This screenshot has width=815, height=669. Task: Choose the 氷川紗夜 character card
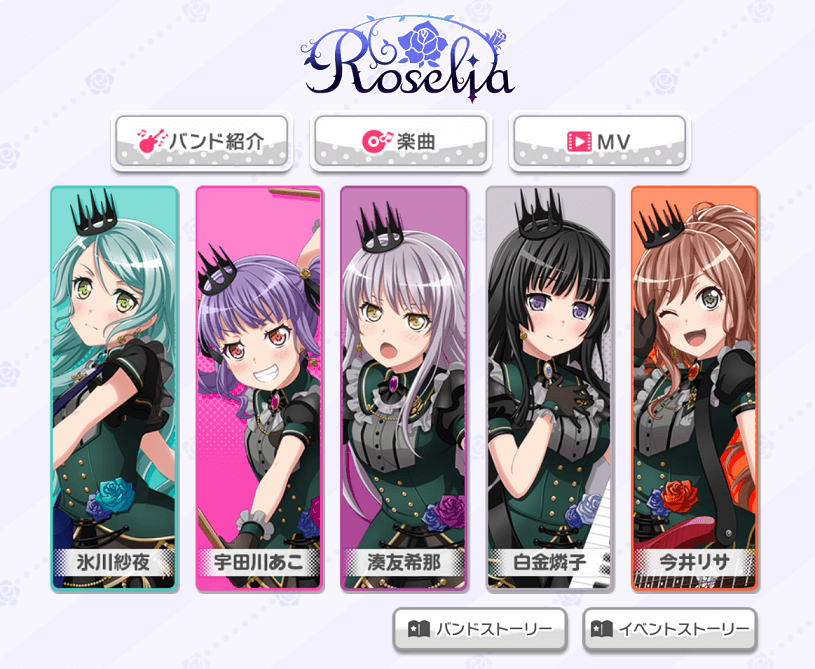point(114,387)
